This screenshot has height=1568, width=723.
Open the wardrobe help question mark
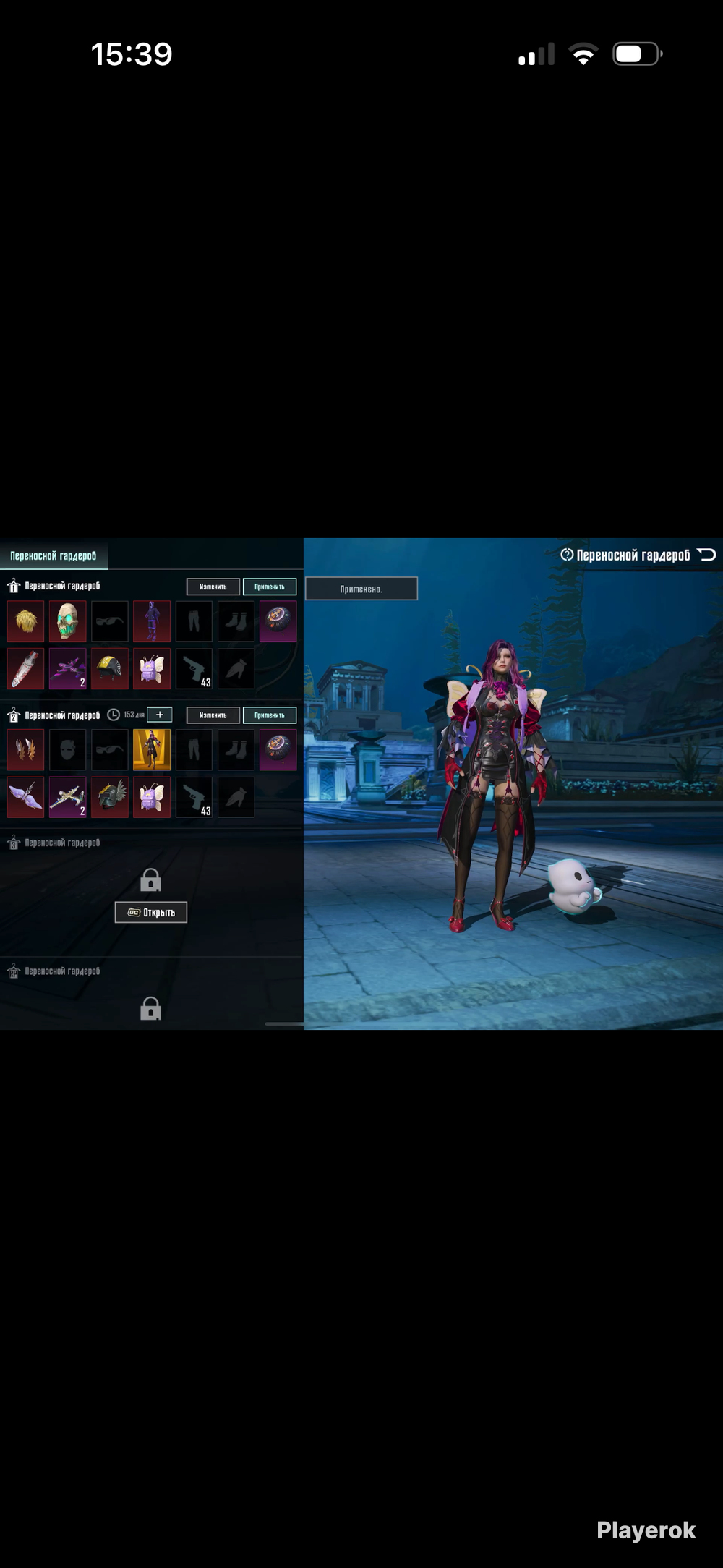(x=567, y=555)
